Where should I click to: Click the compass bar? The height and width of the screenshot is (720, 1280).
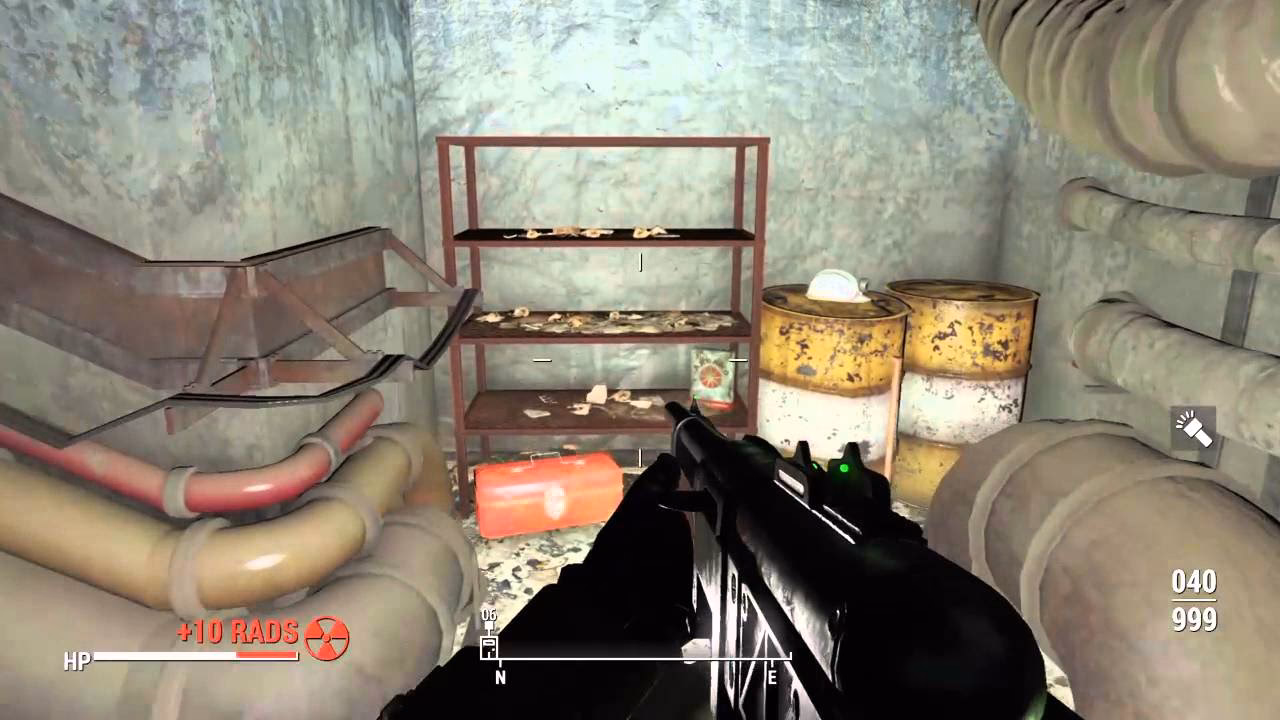[x=636, y=658]
